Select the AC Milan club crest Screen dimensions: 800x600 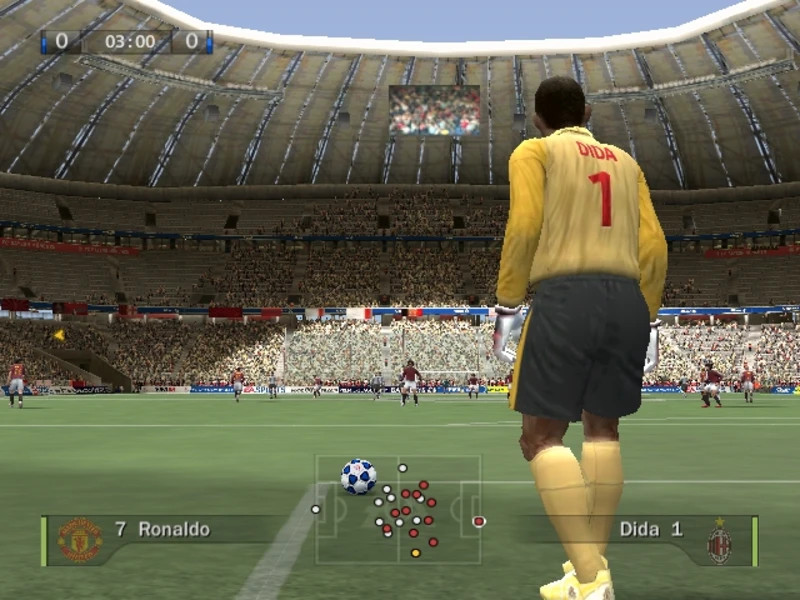coord(719,541)
